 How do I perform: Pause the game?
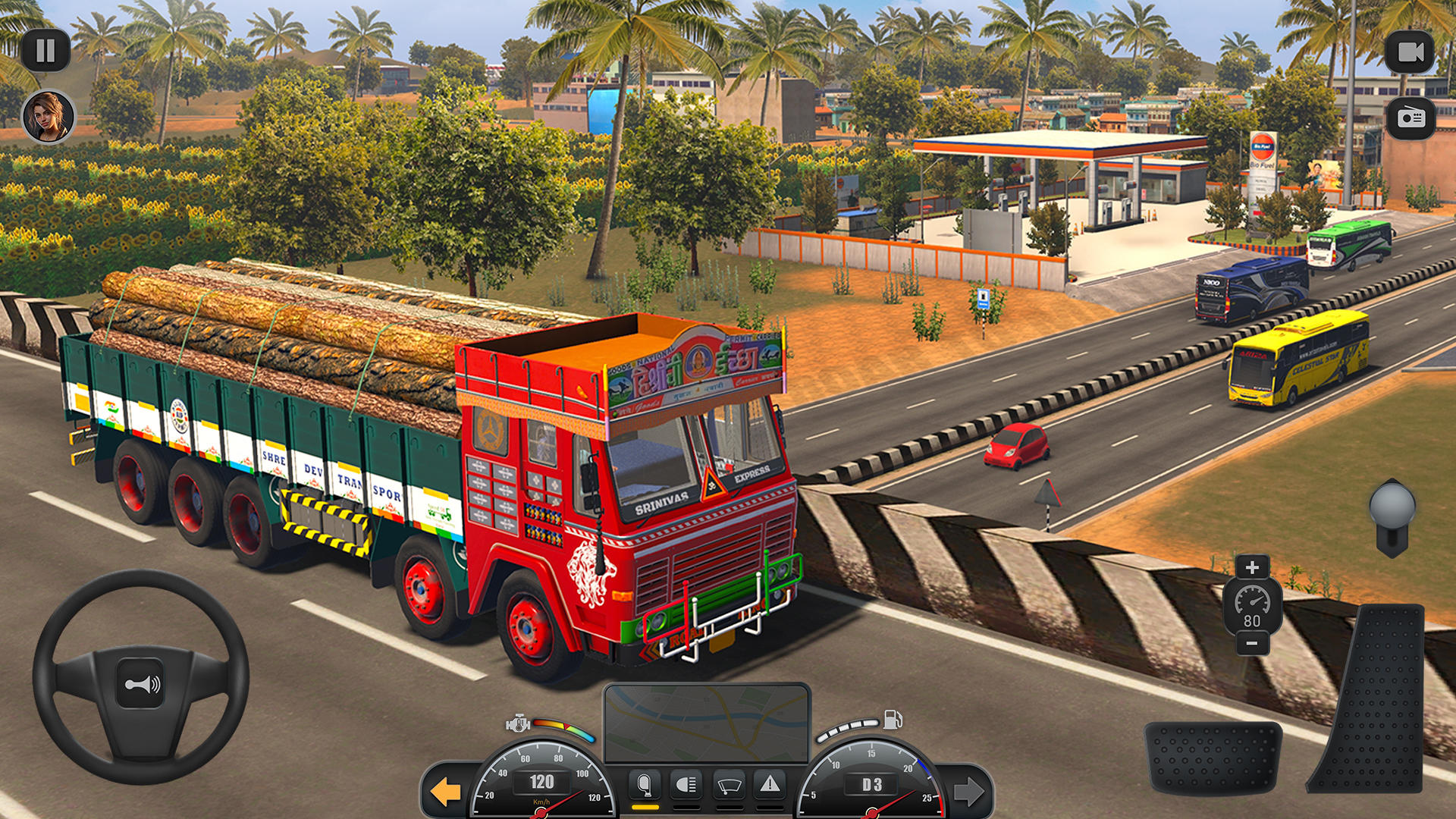pyautogui.click(x=47, y=51)
